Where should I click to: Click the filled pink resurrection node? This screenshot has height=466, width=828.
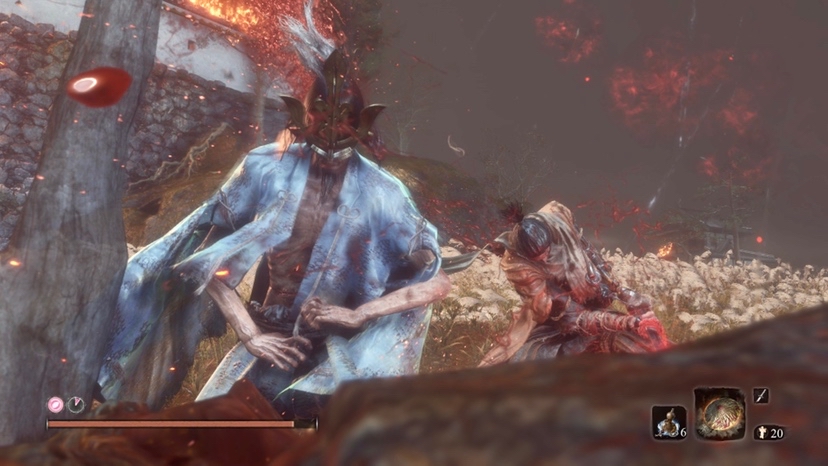coord(56,405)
